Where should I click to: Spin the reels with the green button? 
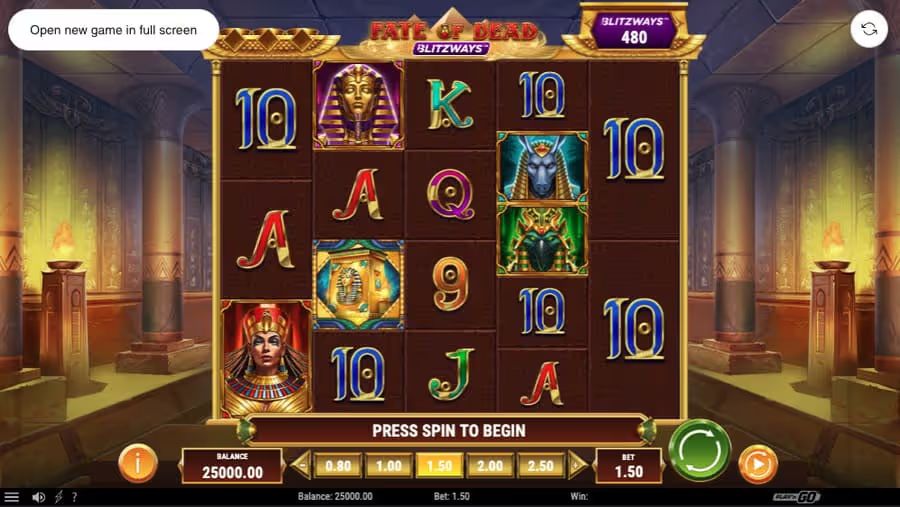click(x=700, y=451)
